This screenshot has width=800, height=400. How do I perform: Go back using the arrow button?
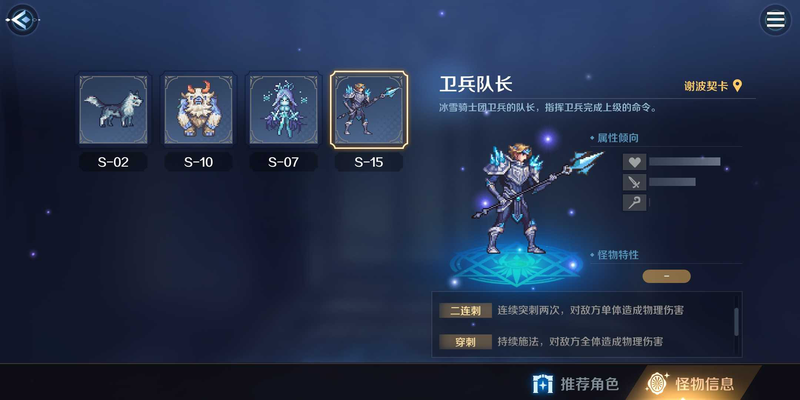tap(21, 19)
